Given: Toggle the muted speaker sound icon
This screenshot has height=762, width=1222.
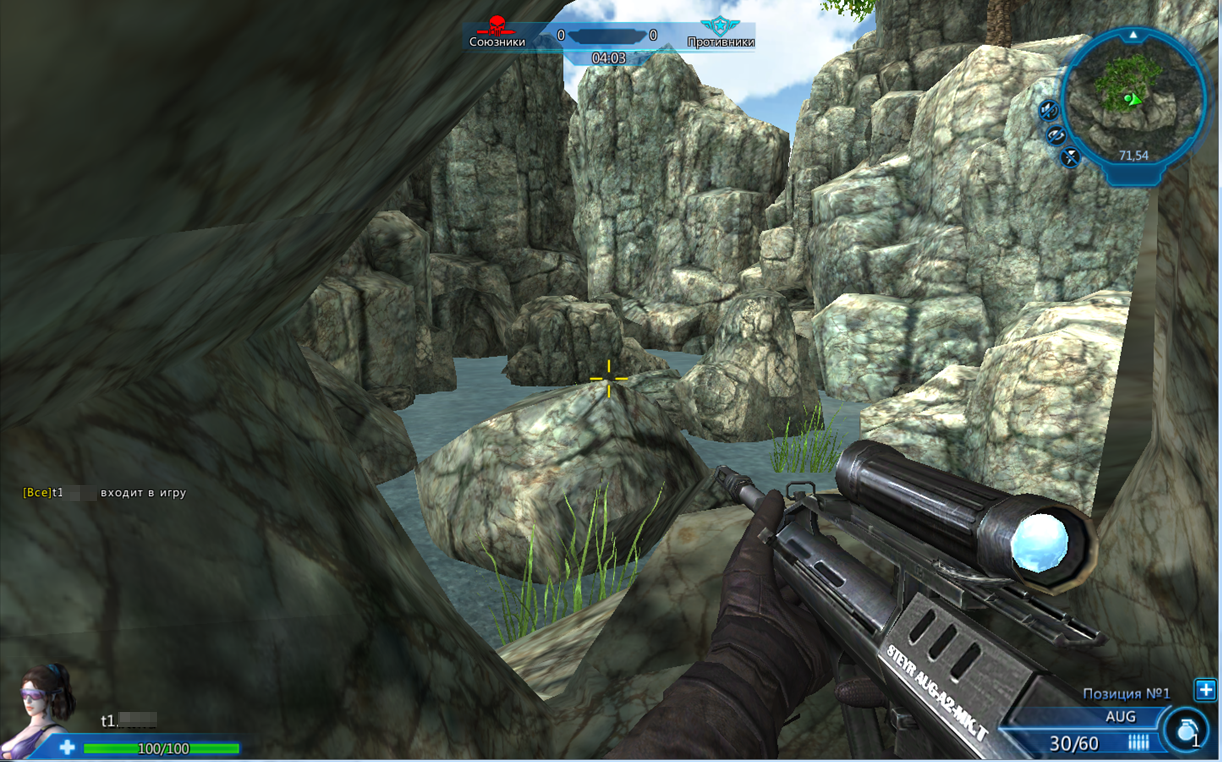Looking at the screenshot, I should point(1047,109).
